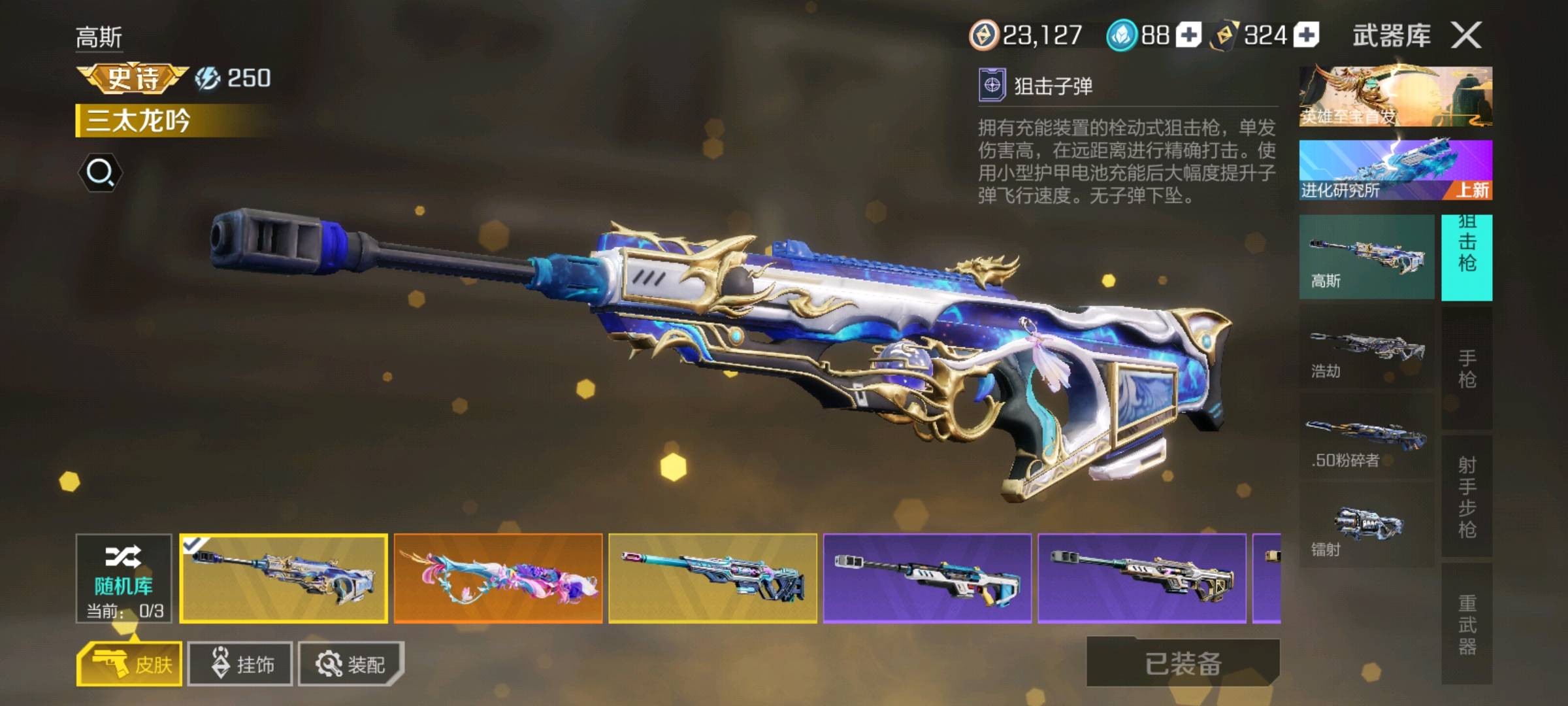Choose the pink floral skin on orange background
Viewport: 1568px width, 706px height.
click(498, 579)
